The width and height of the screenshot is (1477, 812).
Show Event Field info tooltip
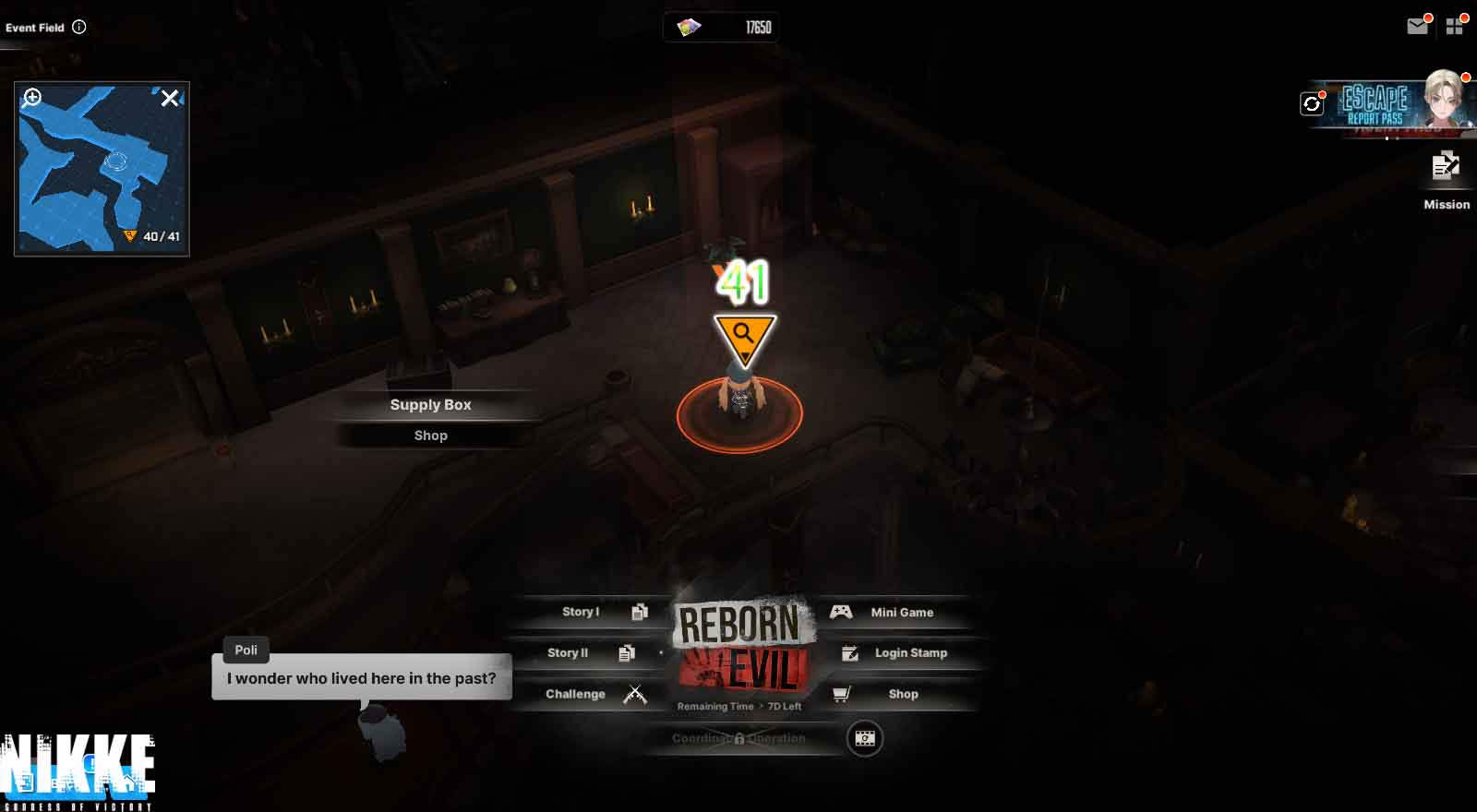(x=79, y=27)
